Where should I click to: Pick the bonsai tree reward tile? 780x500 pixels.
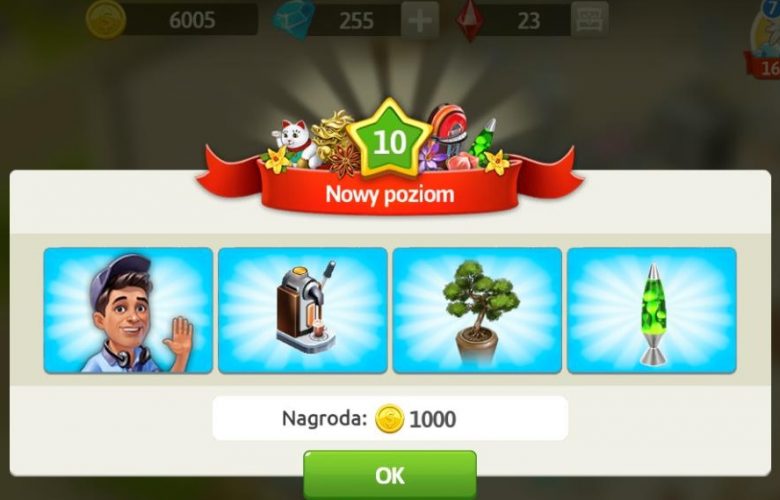click(477, 311)
